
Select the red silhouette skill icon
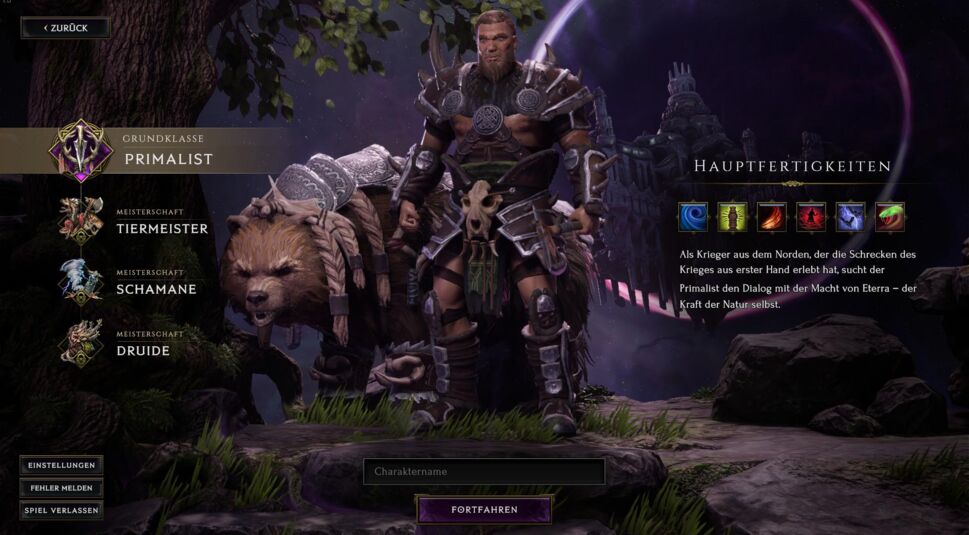[x=810, y=217]
